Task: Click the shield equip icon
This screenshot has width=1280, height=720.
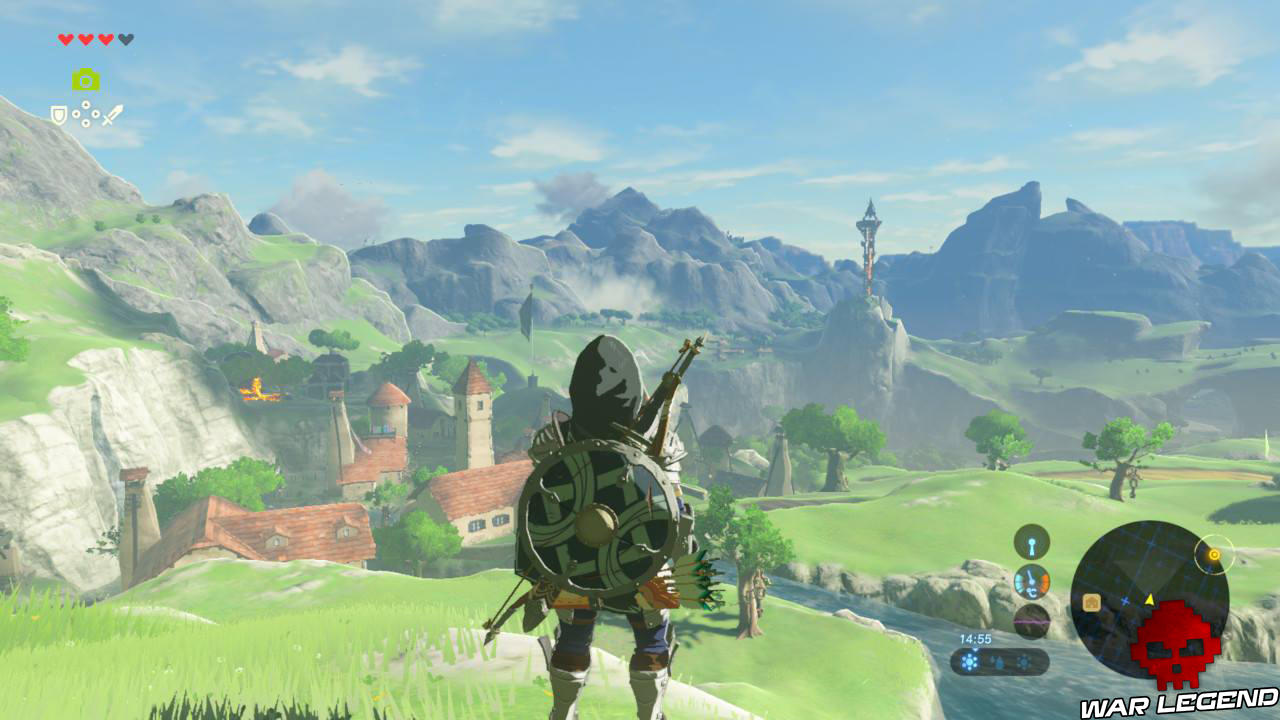Action: 58,115
